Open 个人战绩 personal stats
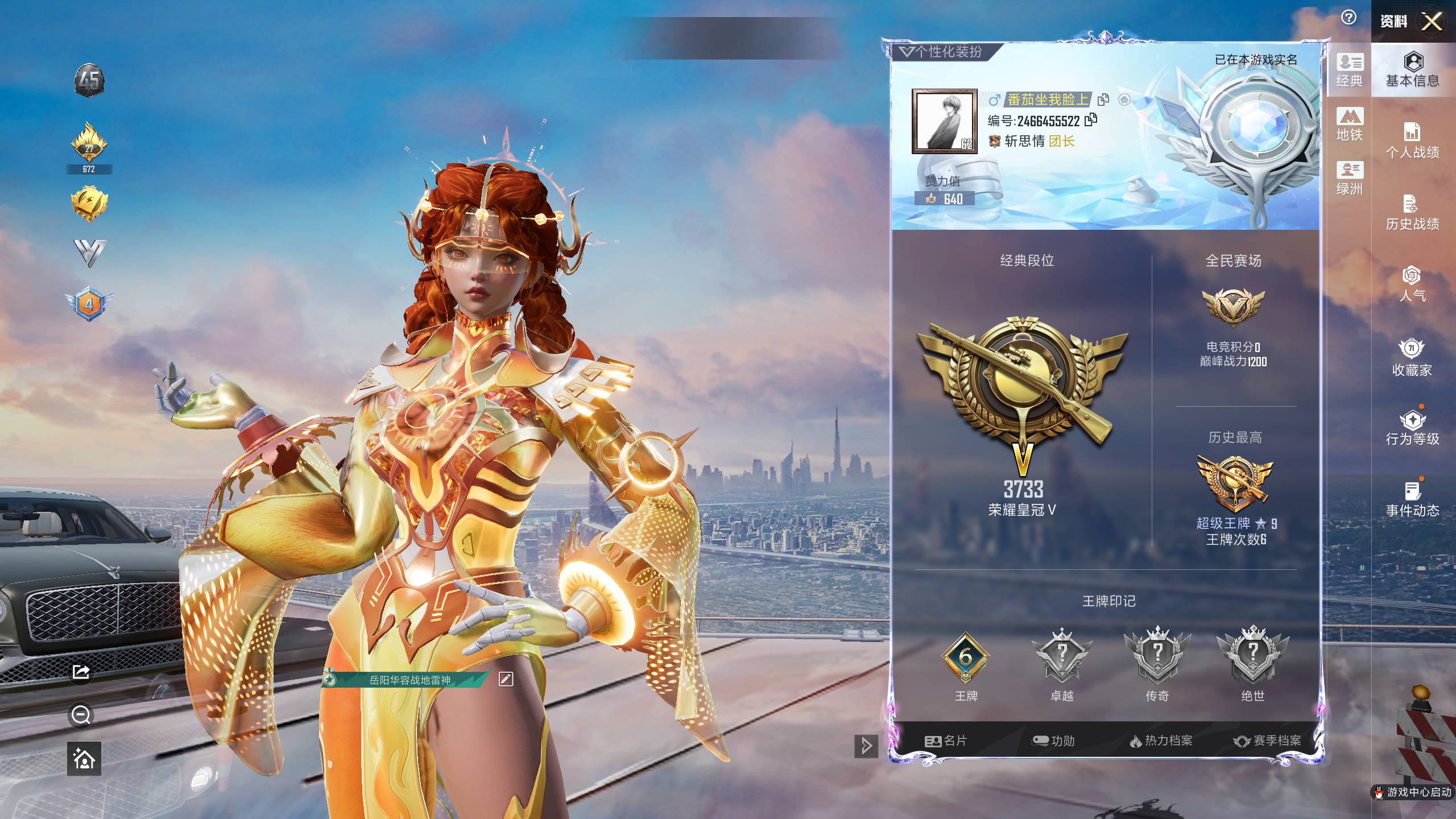1456x819 pixels. (1413, 141)
